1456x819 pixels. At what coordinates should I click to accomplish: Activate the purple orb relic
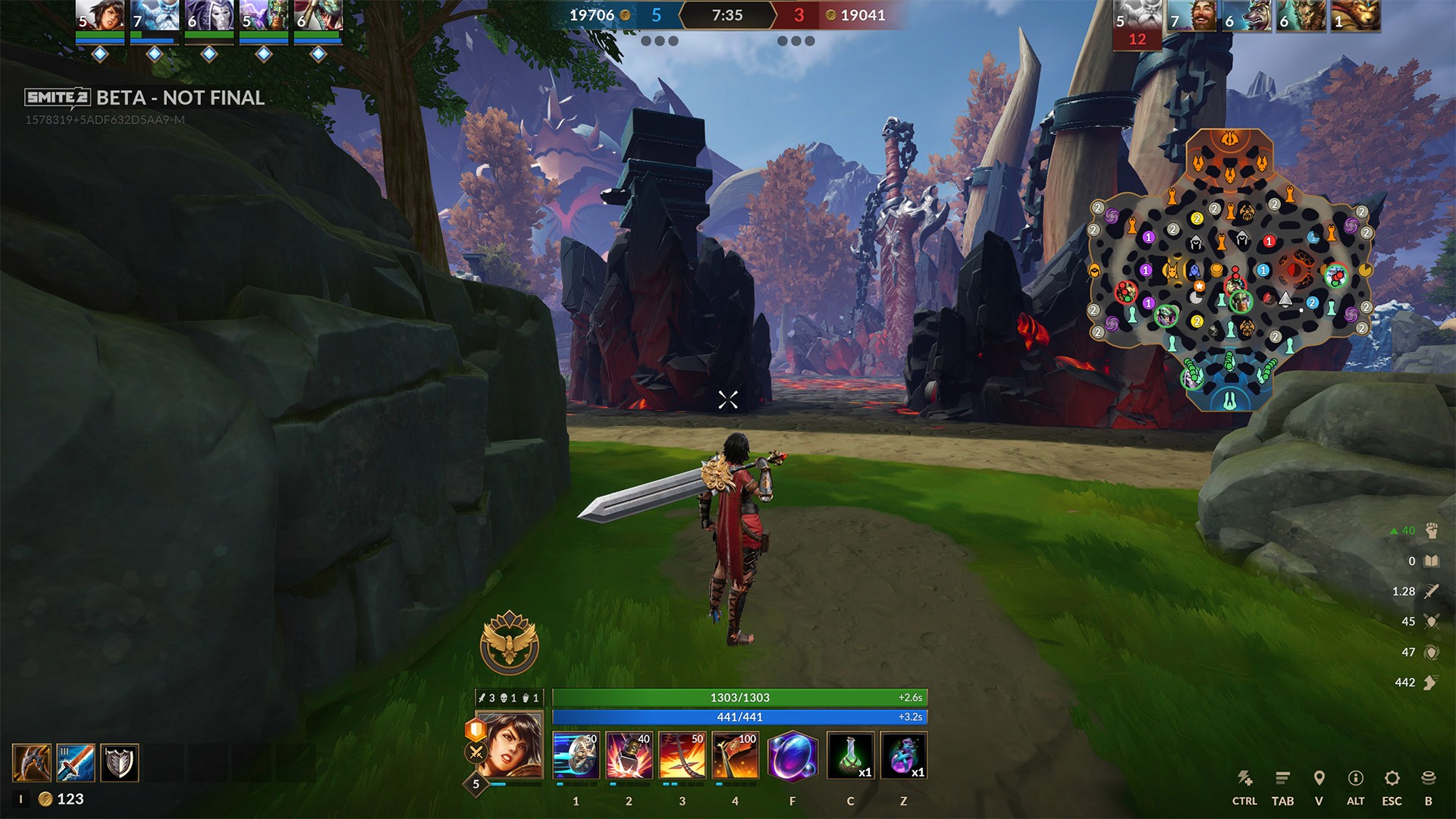792,755
